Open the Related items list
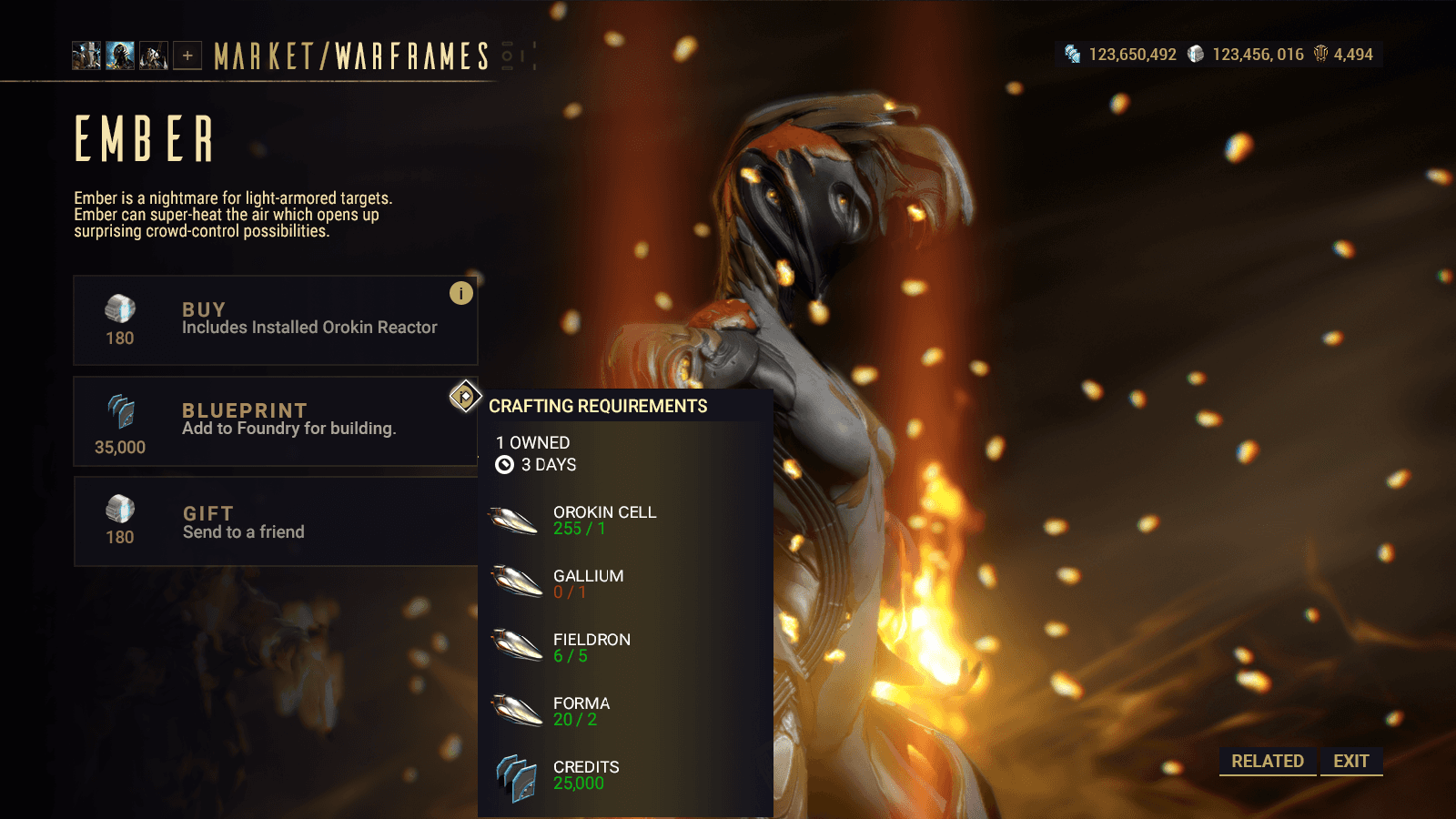1456x819 pixels. click(1267, 761)
